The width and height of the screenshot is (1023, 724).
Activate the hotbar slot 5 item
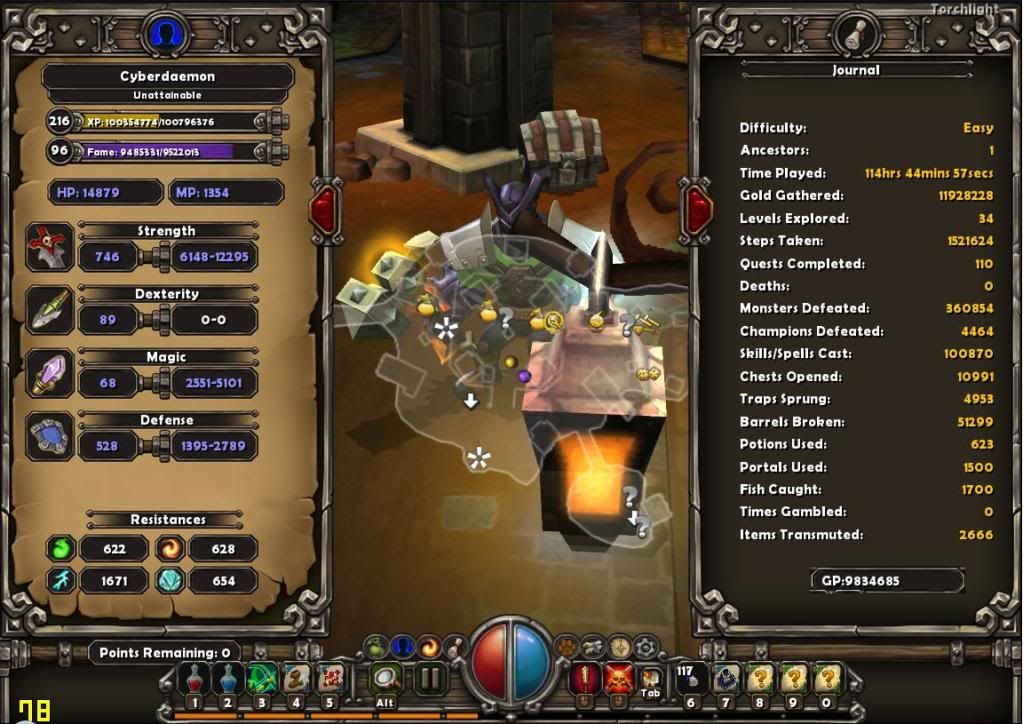click(329, 679)
